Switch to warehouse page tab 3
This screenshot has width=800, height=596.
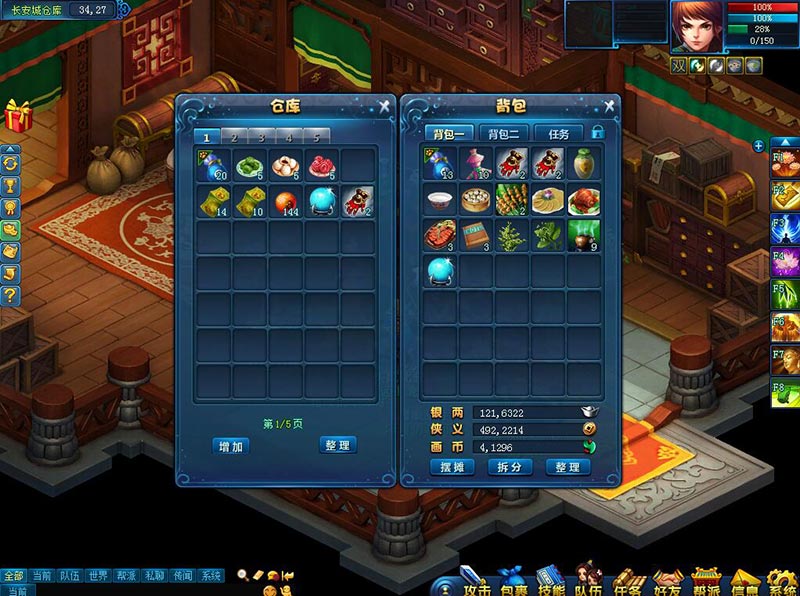point(261,137)
